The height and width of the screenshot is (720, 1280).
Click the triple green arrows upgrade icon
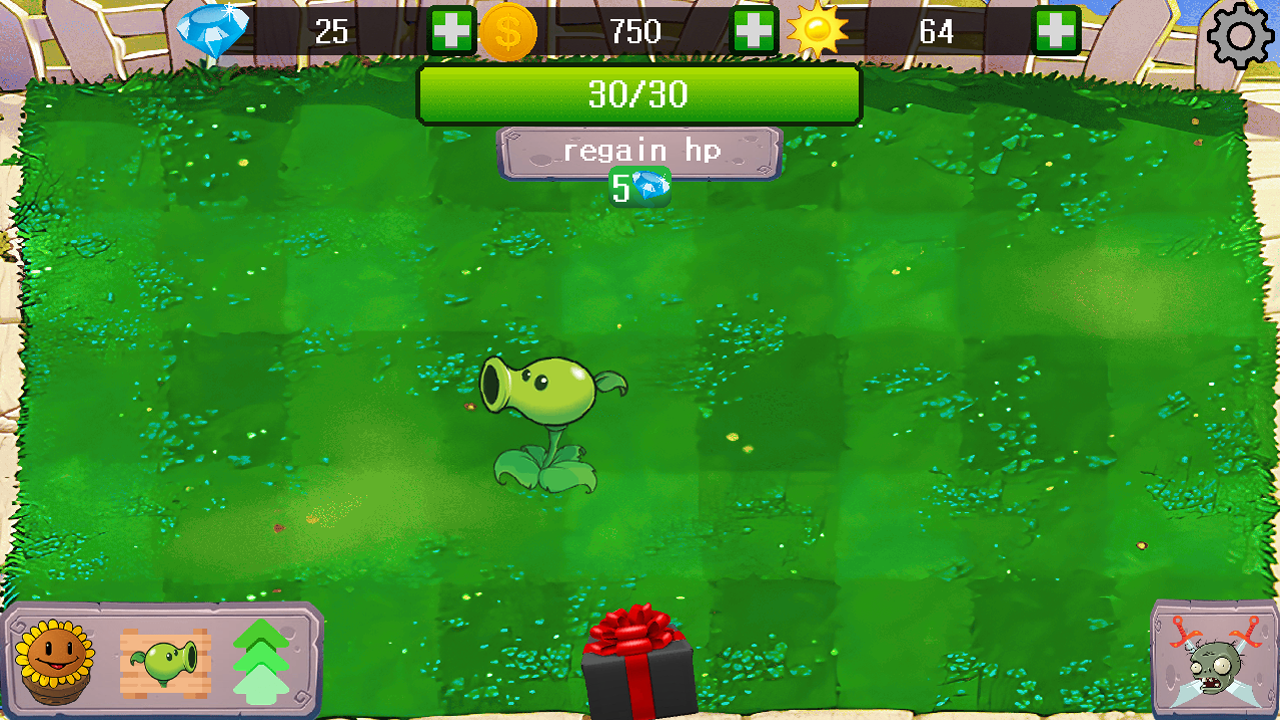(263, 660)
